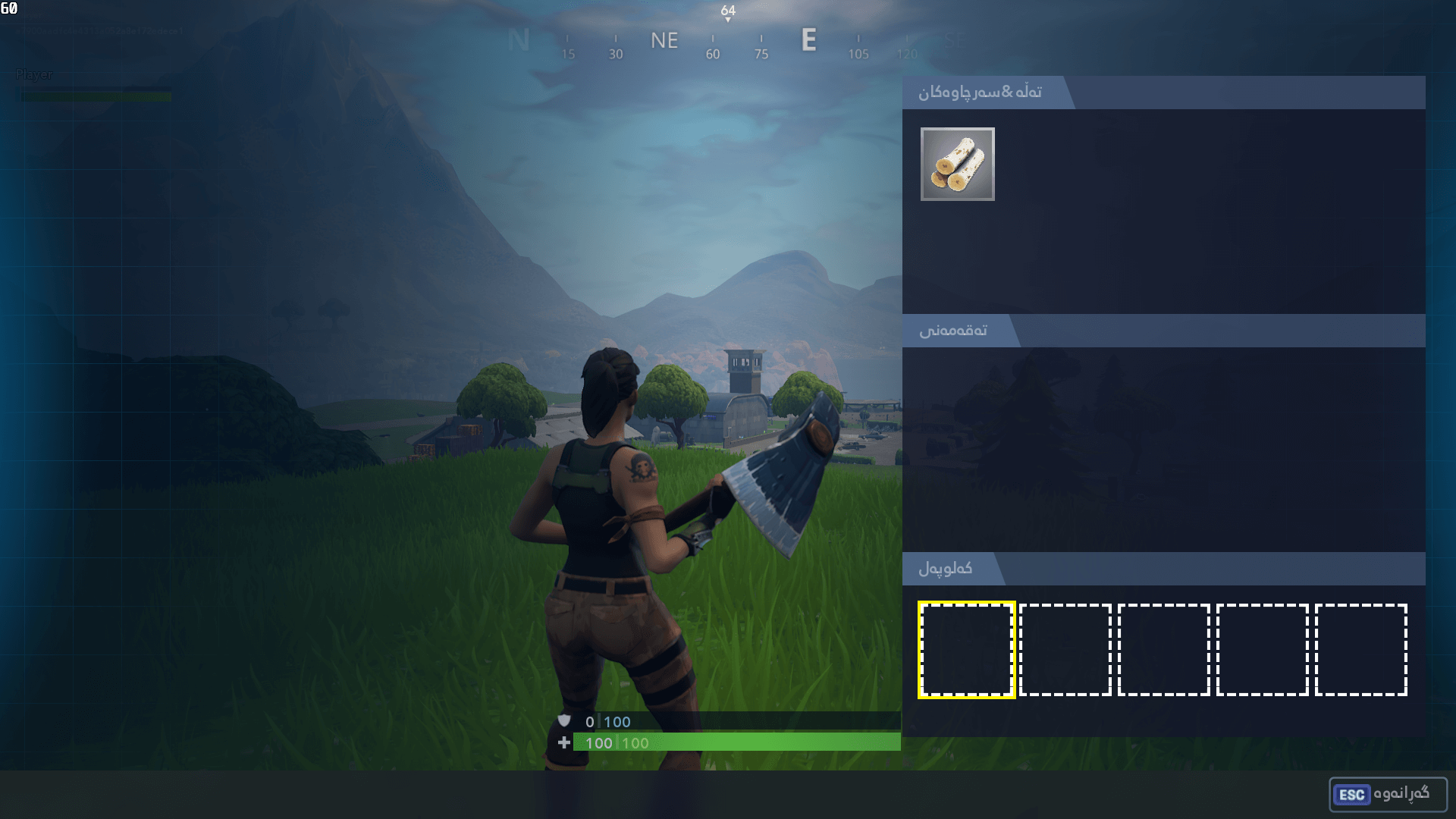Select the second empty hotbar slot

[x=1067, y=648]
